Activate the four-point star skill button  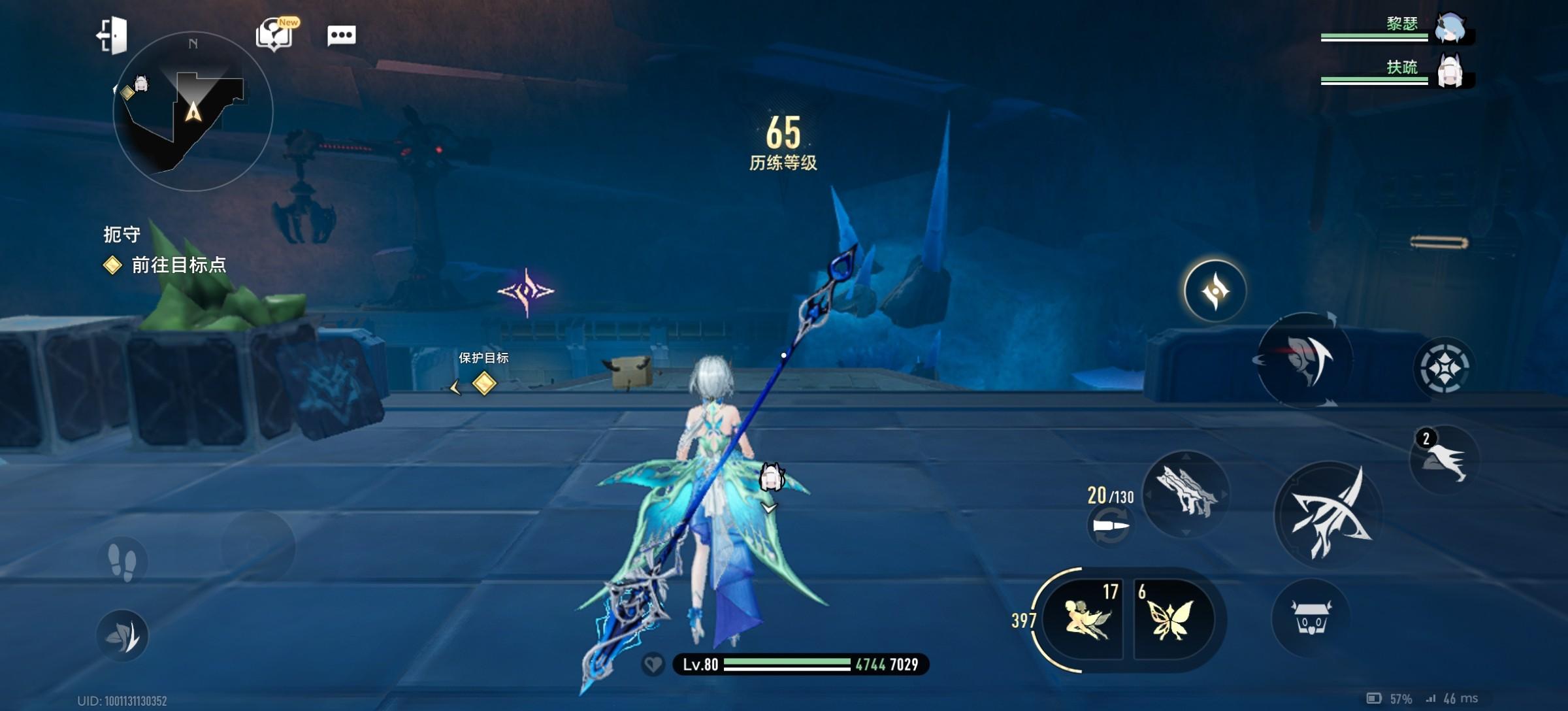coord(1215,291)
